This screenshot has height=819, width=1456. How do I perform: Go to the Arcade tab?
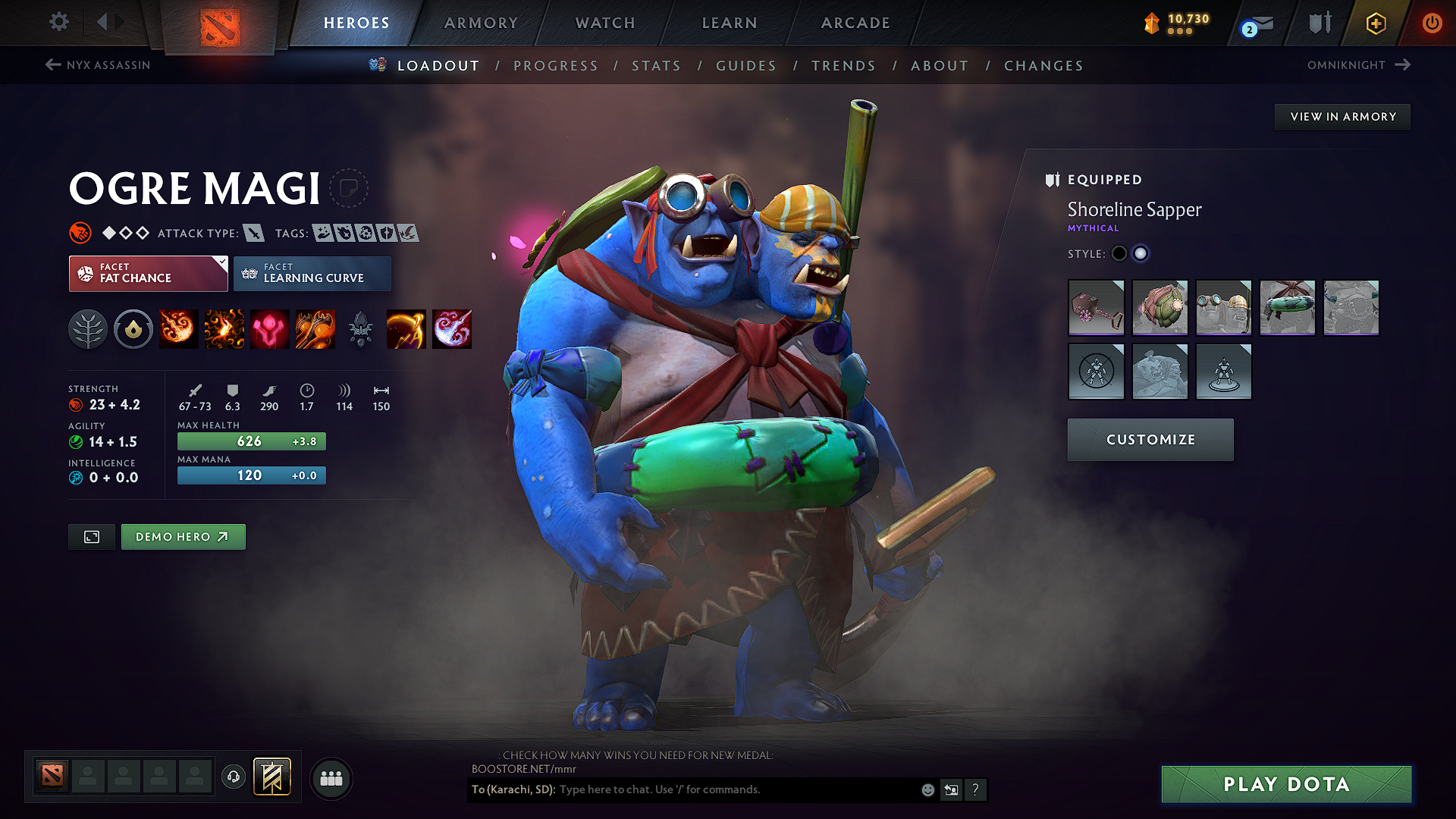point(855,23)
